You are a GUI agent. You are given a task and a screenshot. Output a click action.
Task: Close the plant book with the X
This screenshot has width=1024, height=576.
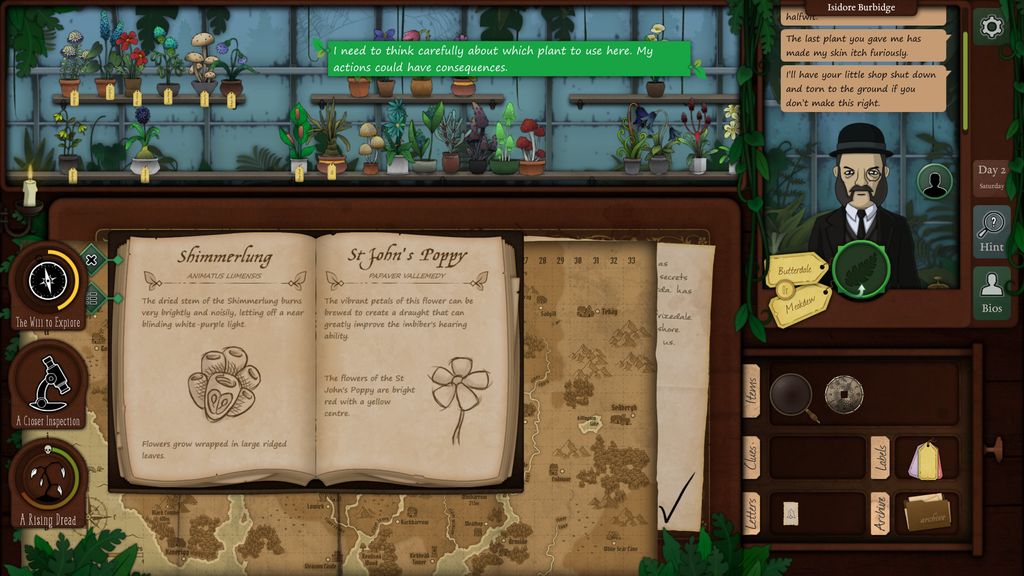coord(91,260)
